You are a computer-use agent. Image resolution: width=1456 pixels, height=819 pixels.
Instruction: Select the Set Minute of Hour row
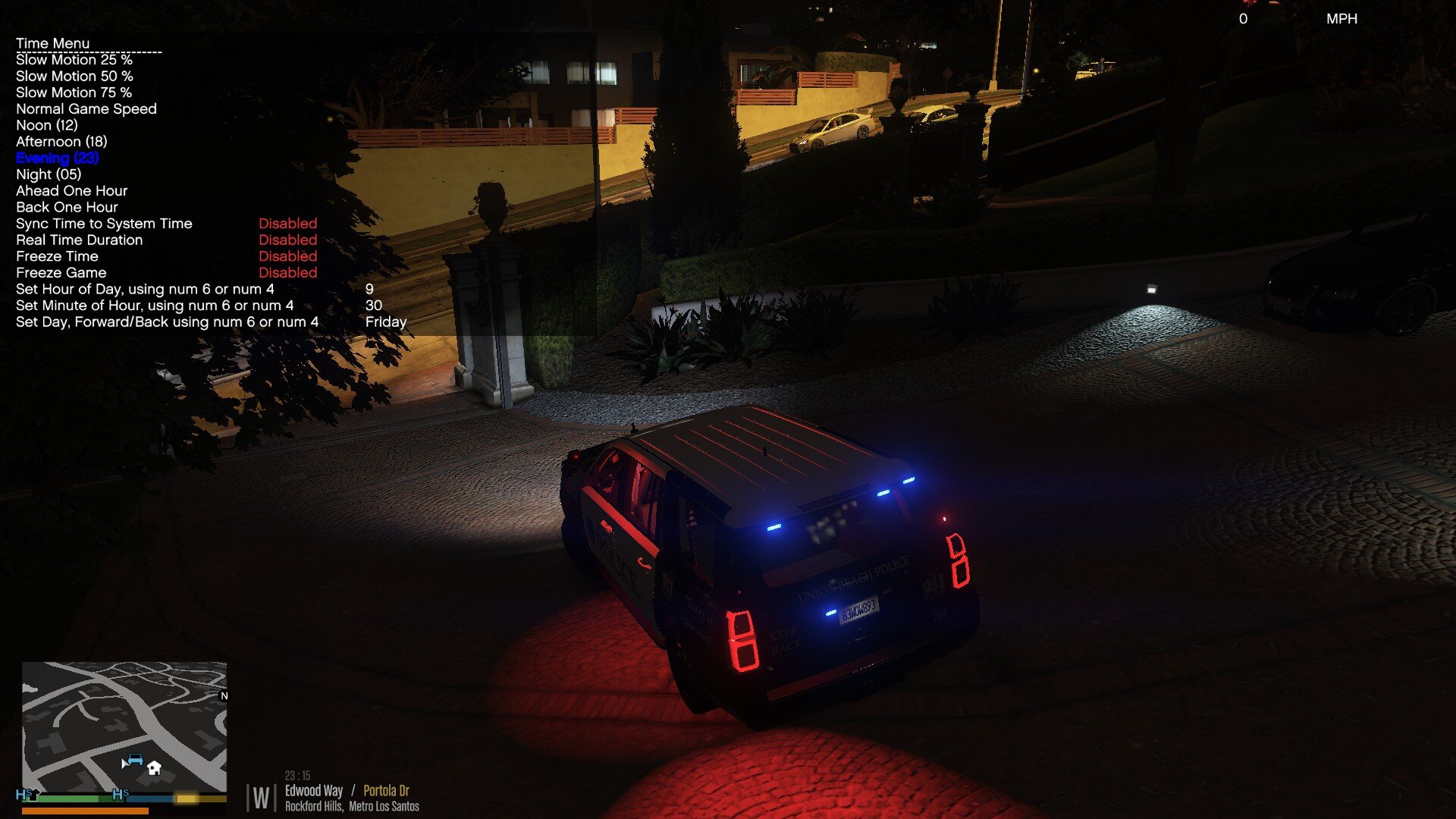click(155, 306)
